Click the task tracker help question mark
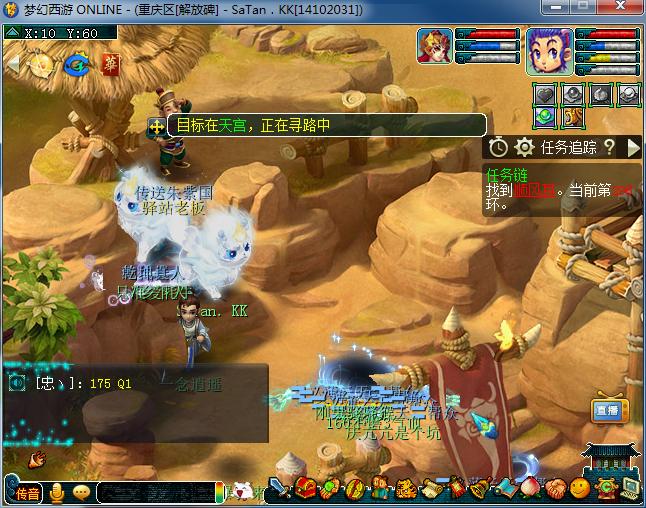The image size is (646, 508). tap(608, 147)
